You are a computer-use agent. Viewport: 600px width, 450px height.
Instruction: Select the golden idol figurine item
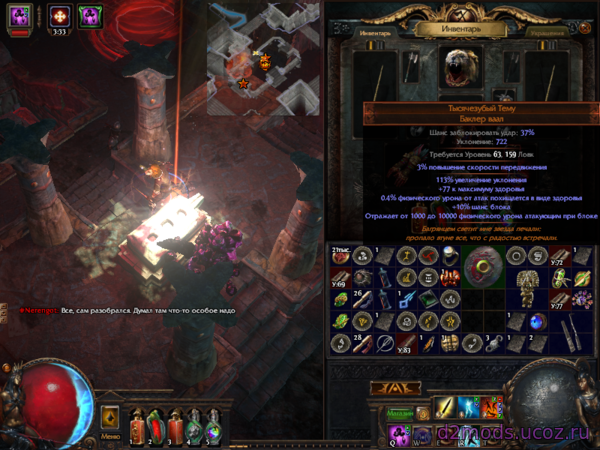click(524, 289)
